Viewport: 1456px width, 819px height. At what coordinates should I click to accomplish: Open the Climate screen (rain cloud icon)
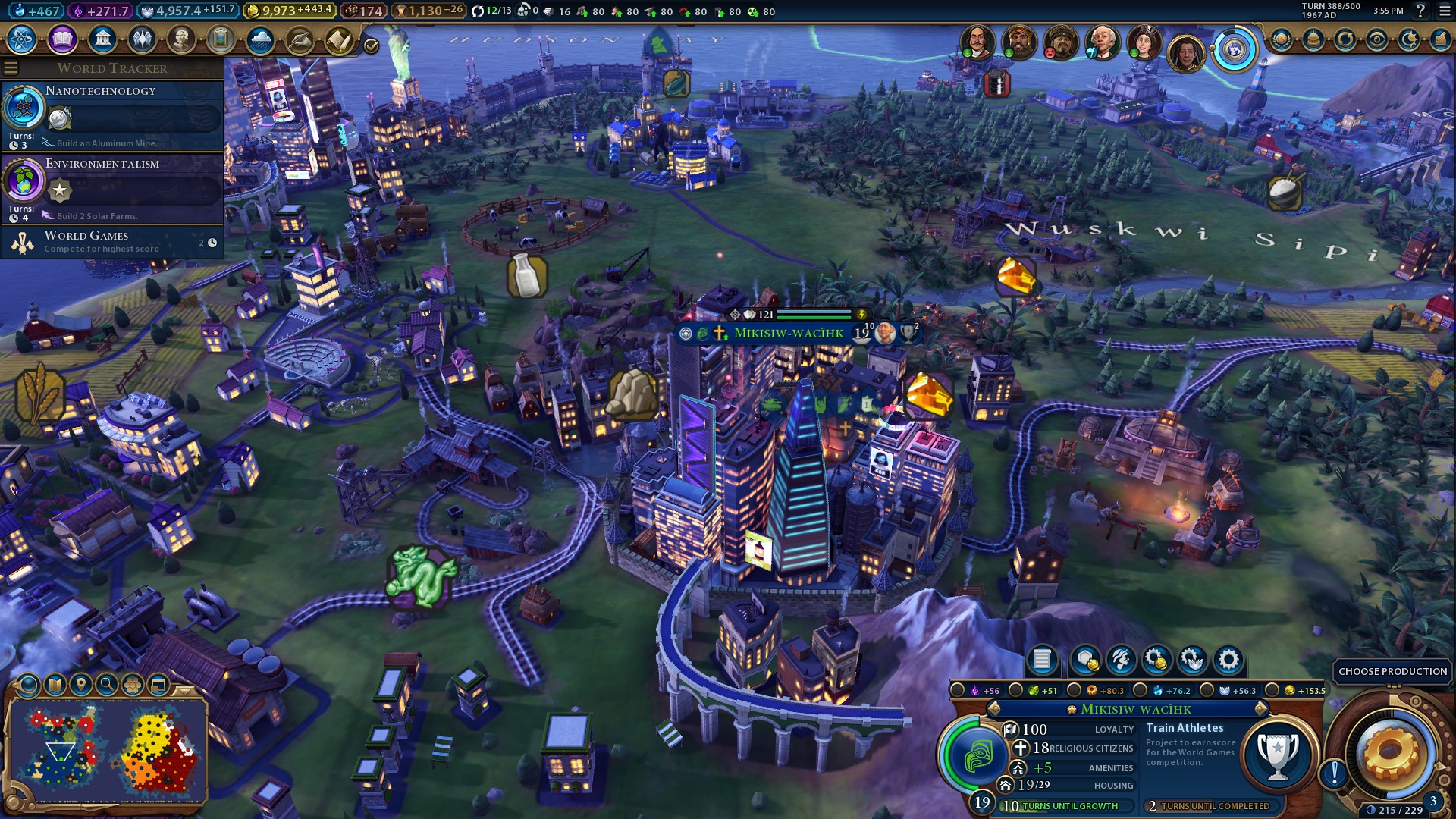pos(260,39)
